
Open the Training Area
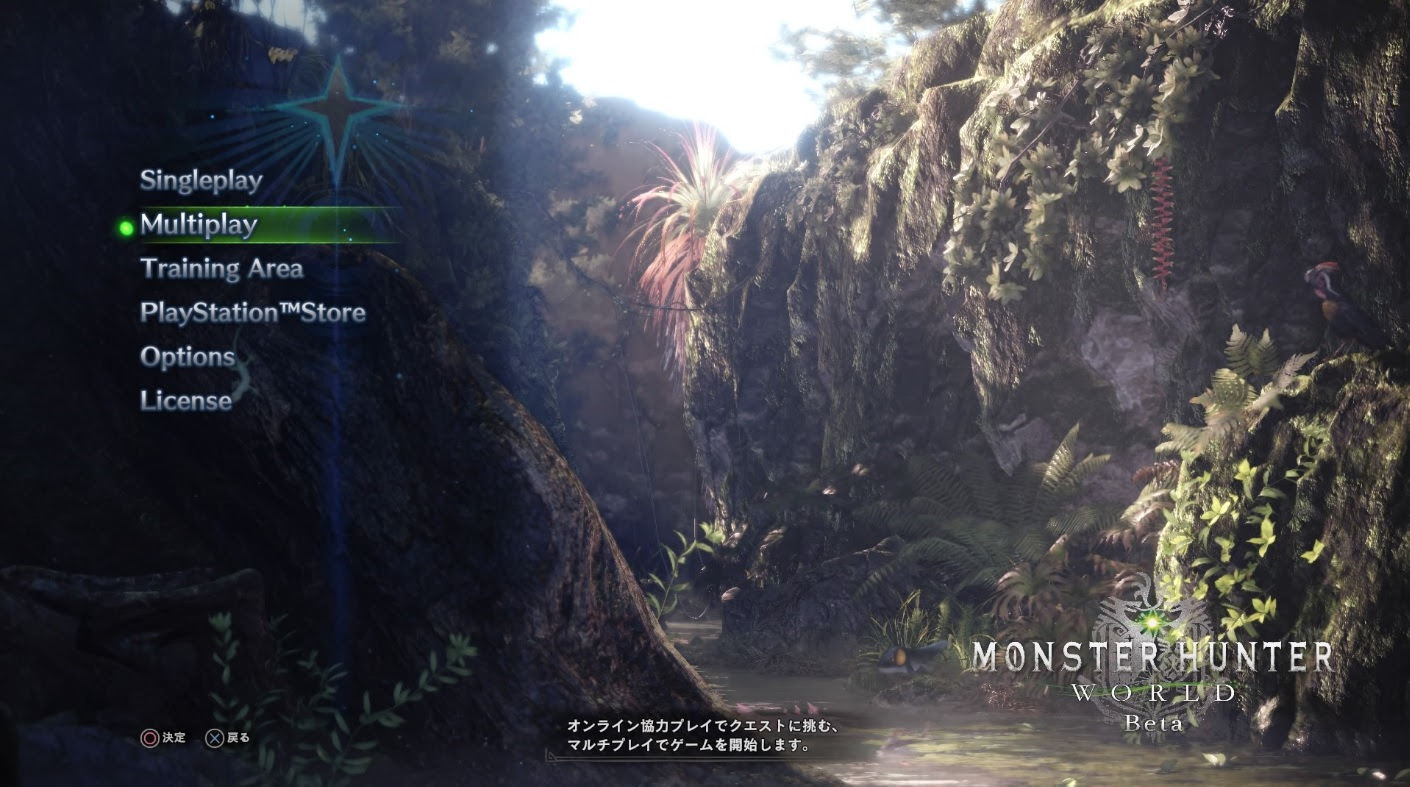[x=222, y=269]
